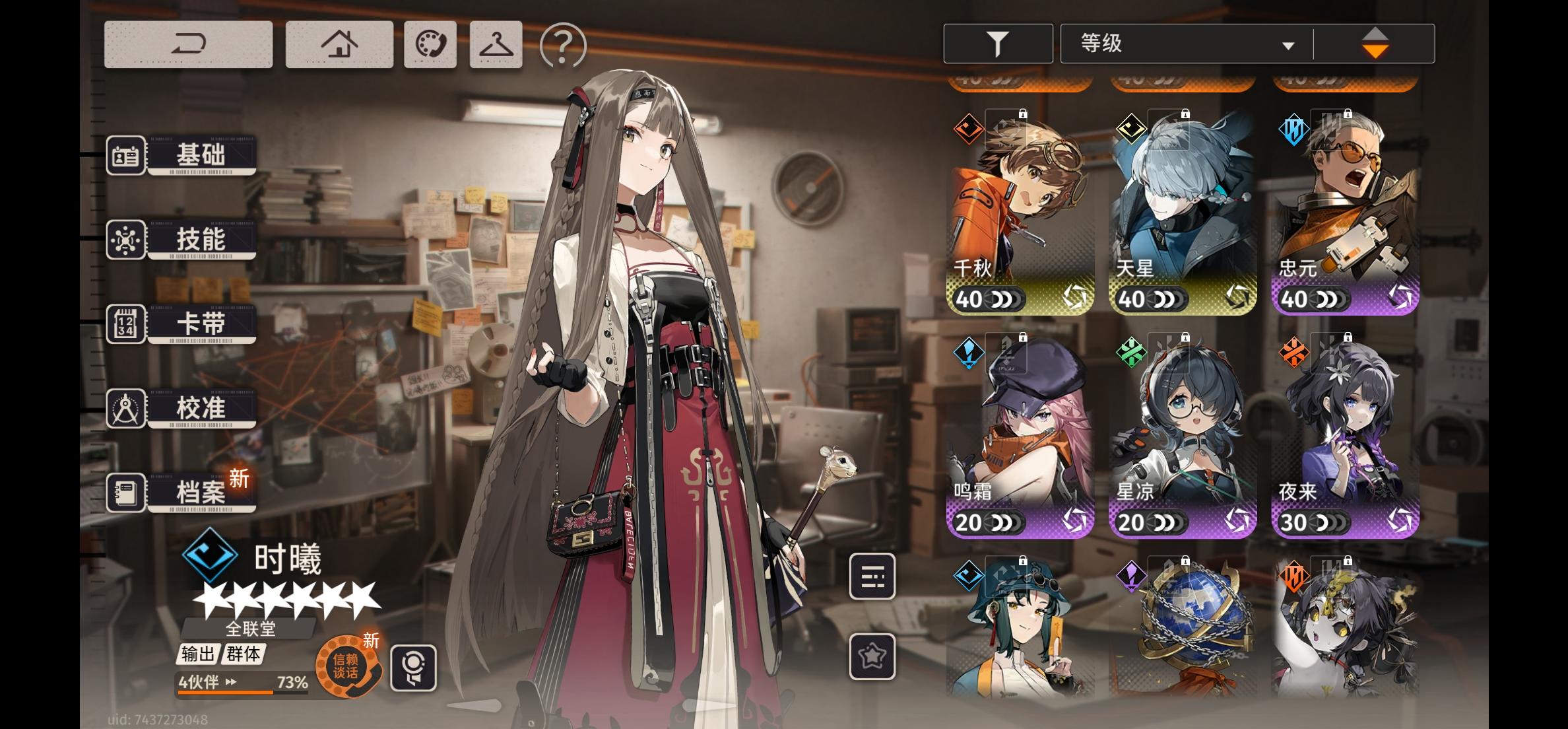
Task: Click the back arrow at top left
Action: 188,44
